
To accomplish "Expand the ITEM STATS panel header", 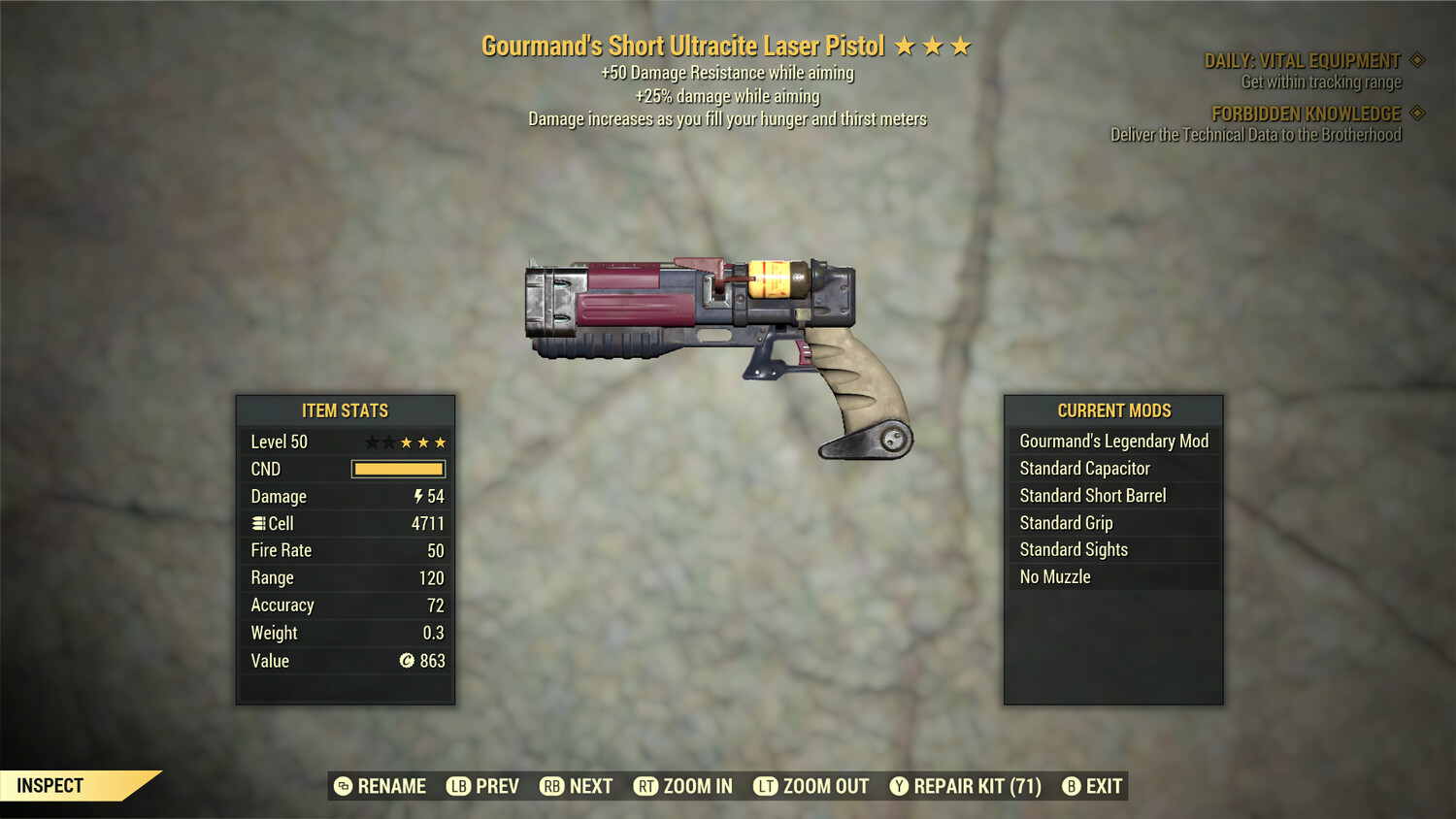I will pos(346,409).
